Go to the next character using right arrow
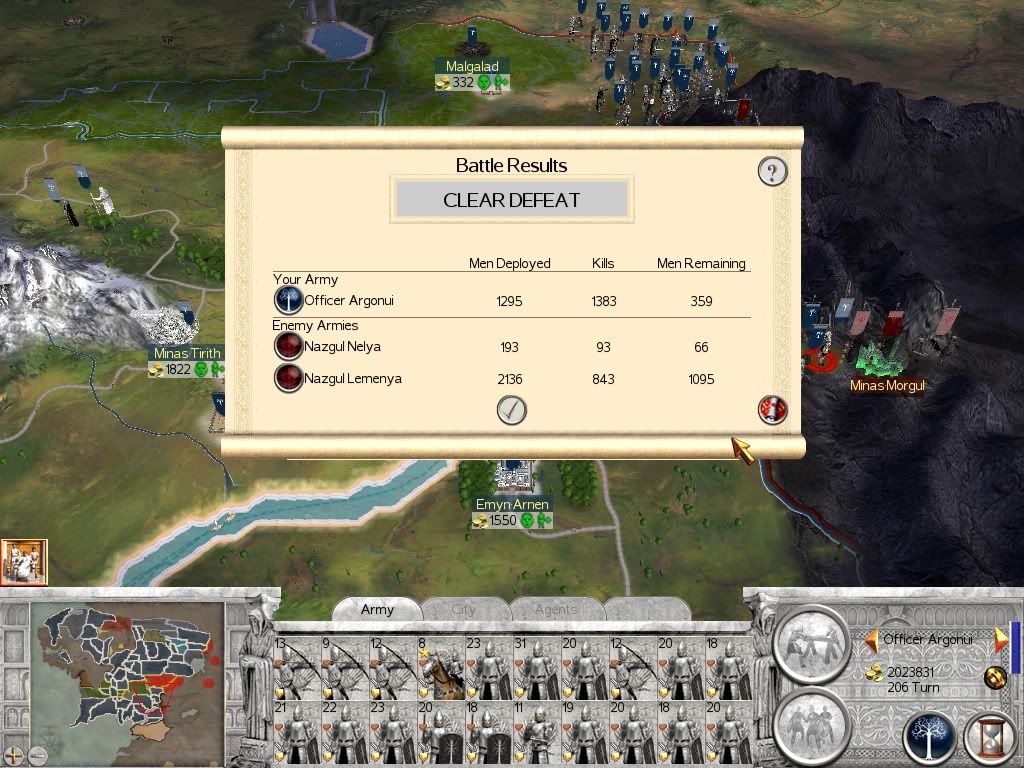 coord(1000,639)
